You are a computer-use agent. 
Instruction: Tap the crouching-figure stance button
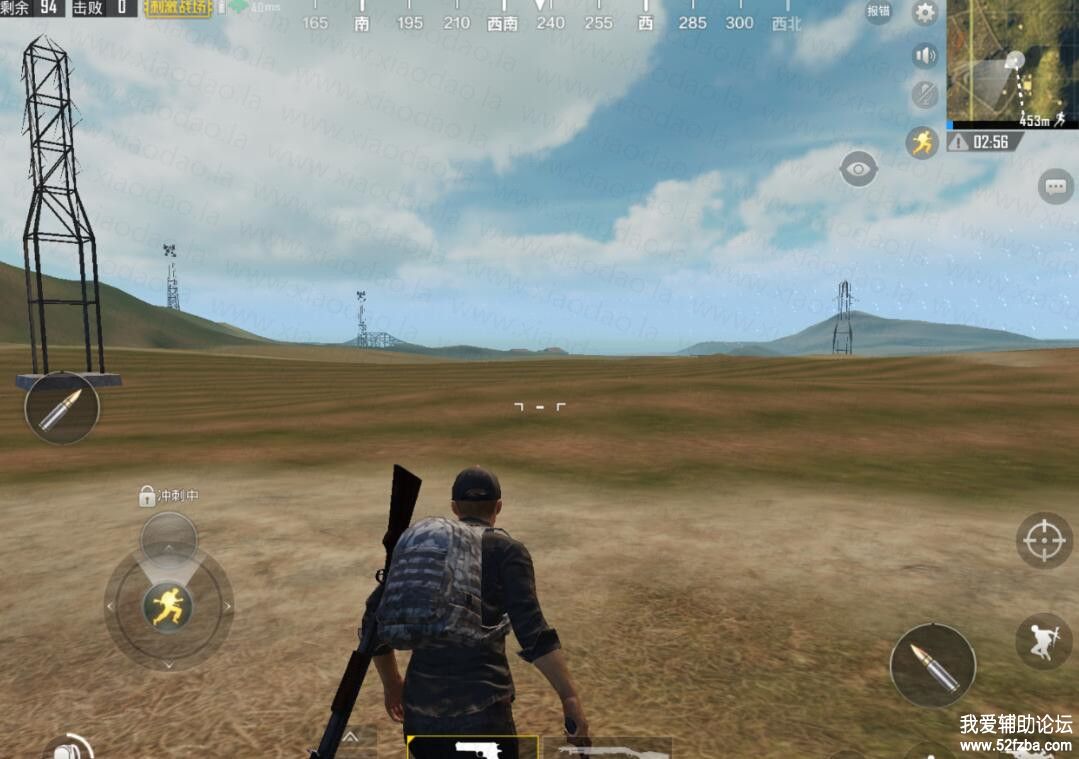click(x=1043, y=641)
